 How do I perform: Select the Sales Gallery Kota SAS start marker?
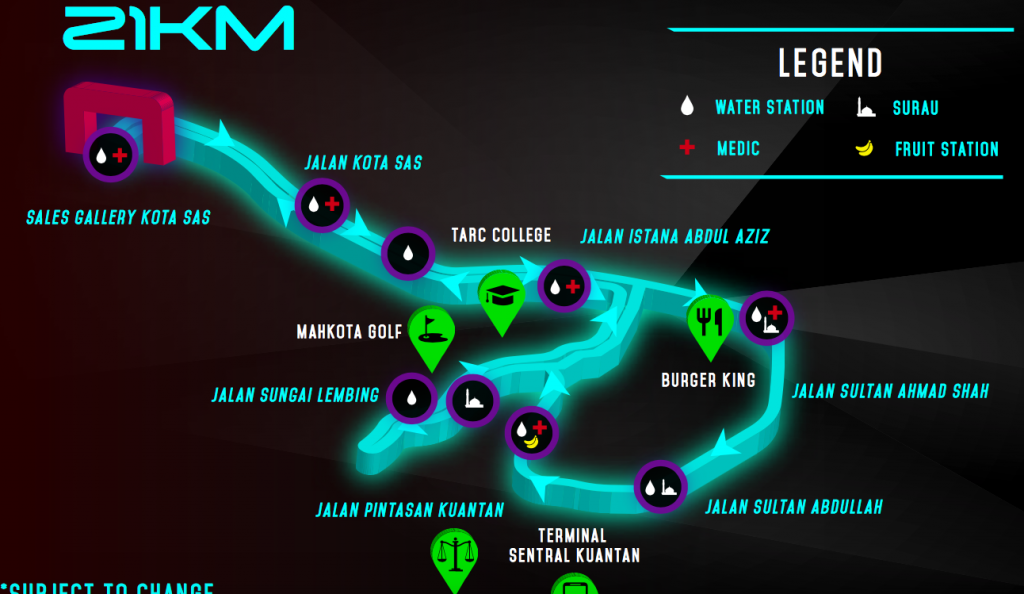click(110, 155)
